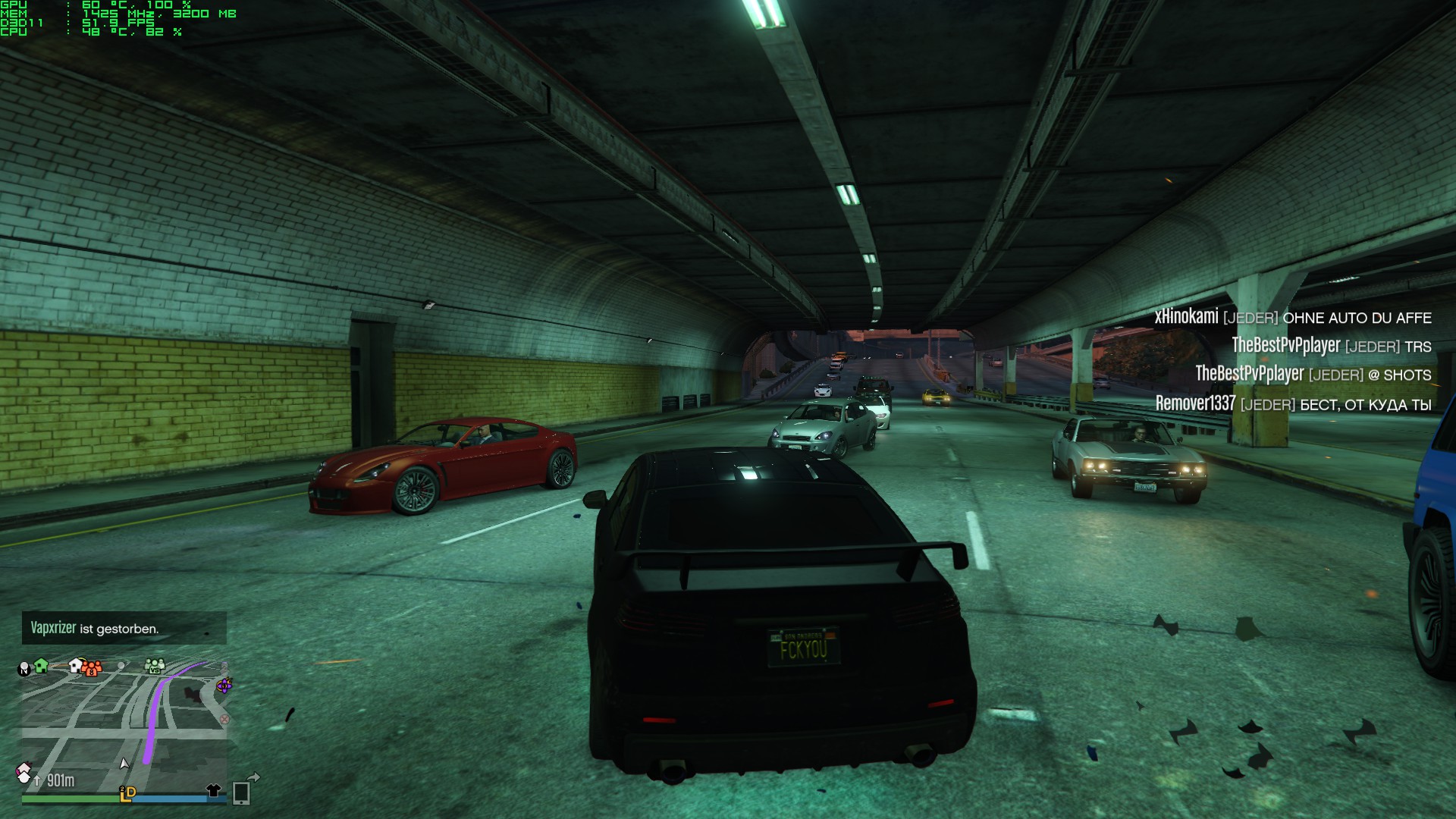The width and height of the screenshot is (1456, 819).
Task: Click the north N compass blip
Action: 24,669
